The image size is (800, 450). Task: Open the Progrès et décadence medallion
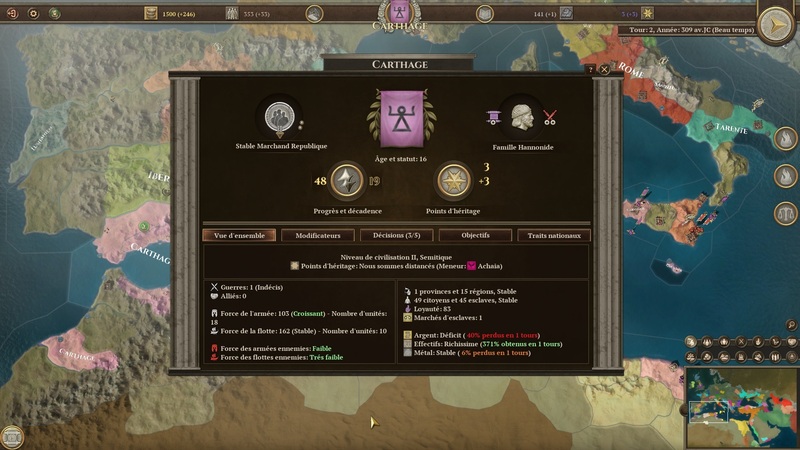tap(347, 181)
